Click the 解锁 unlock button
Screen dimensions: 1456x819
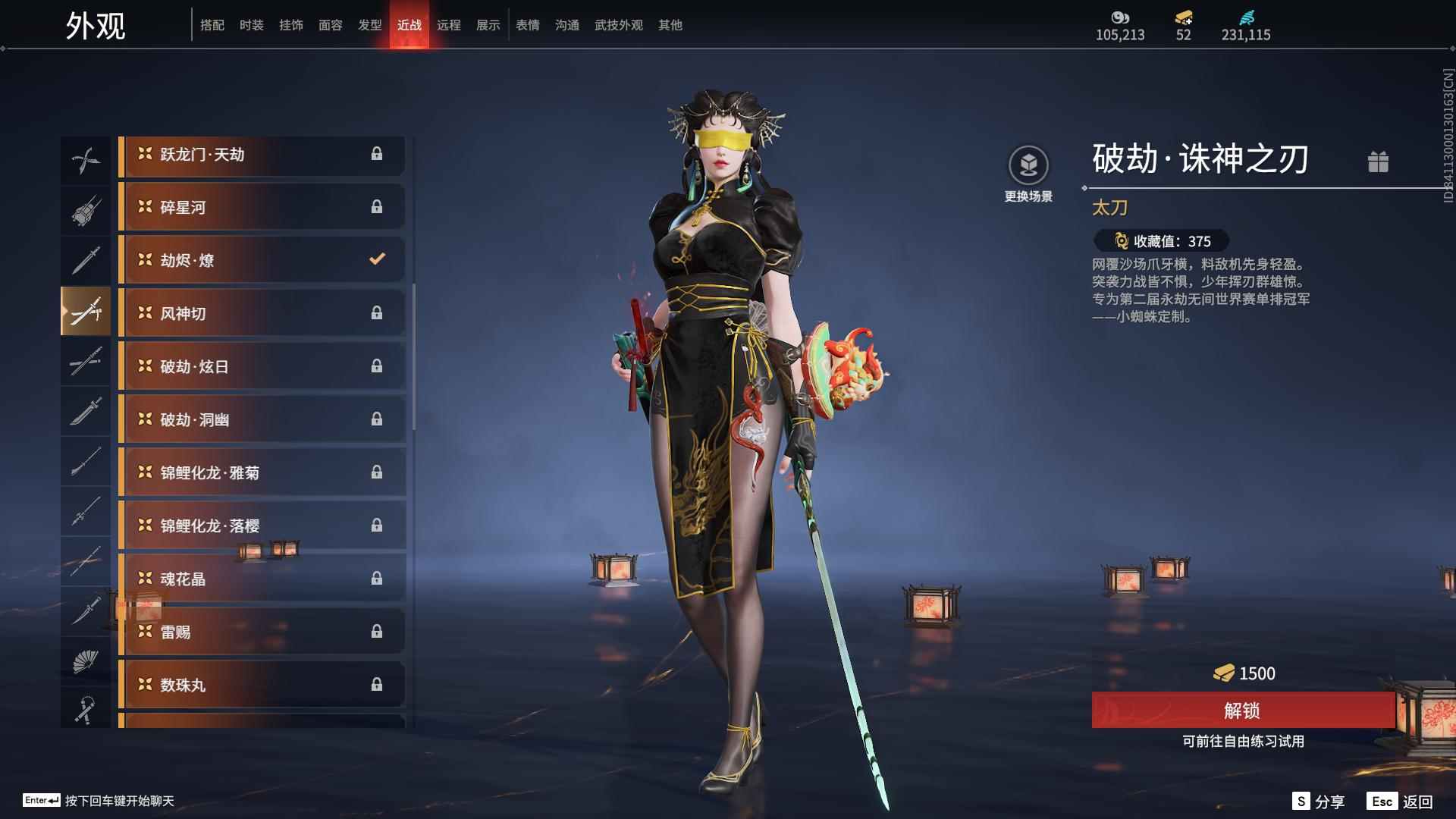click(x=1242, y=711)
